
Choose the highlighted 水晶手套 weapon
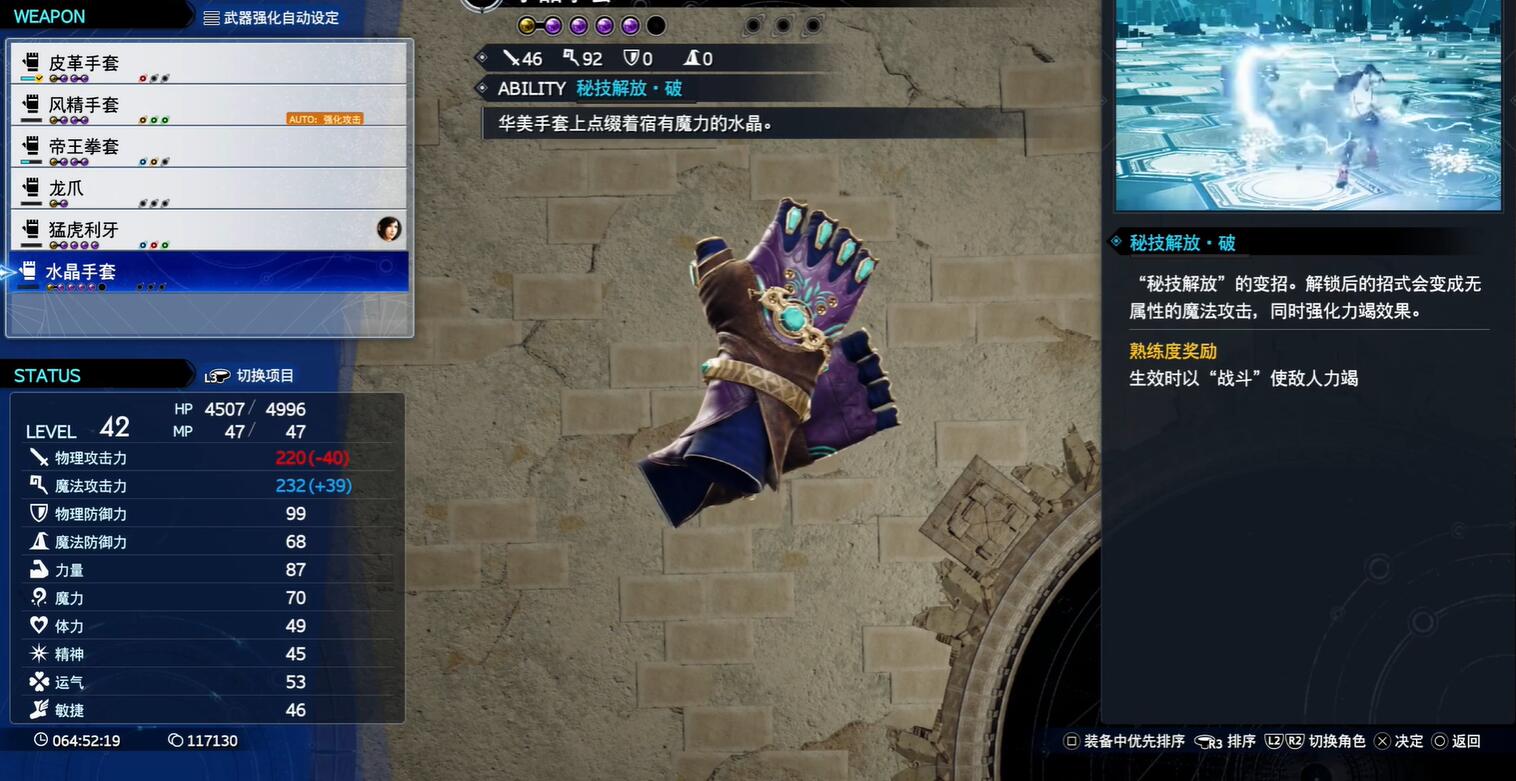[x=208, y=272]
